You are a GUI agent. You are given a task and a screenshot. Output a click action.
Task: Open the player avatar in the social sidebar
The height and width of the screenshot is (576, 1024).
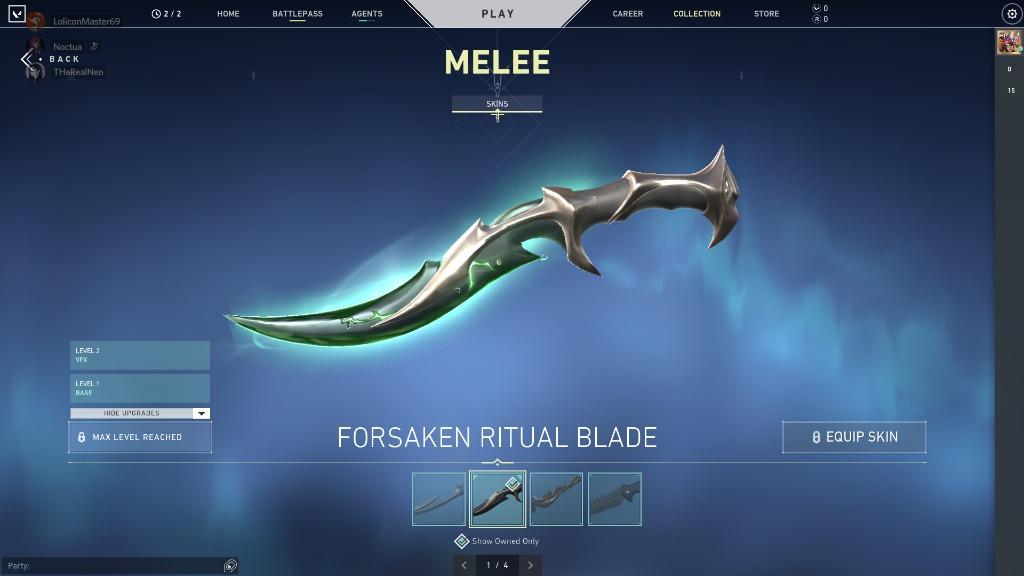[1008, 42]
